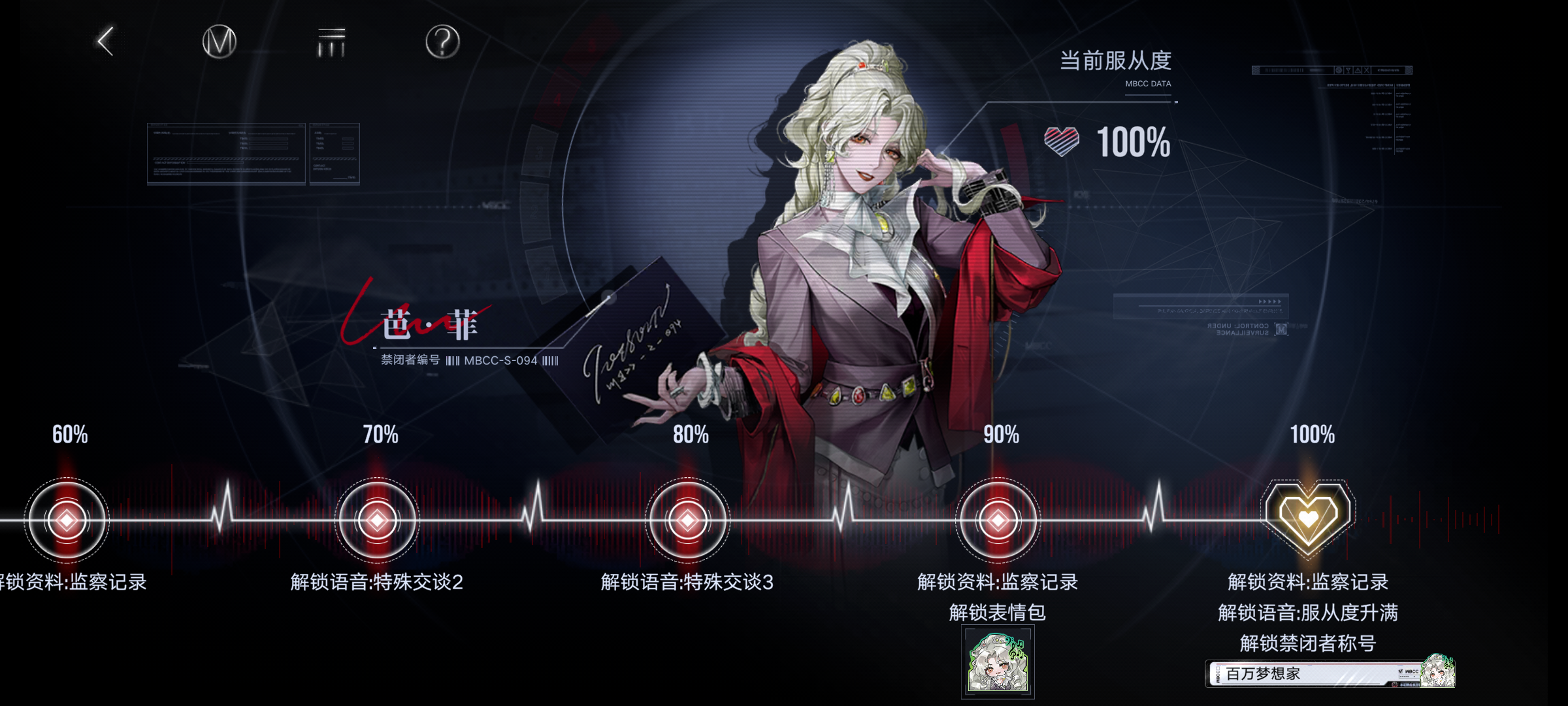Tap the 90% obedience milestone node
The height and width of the screenshot is (706, 1568).
point(998,519)
